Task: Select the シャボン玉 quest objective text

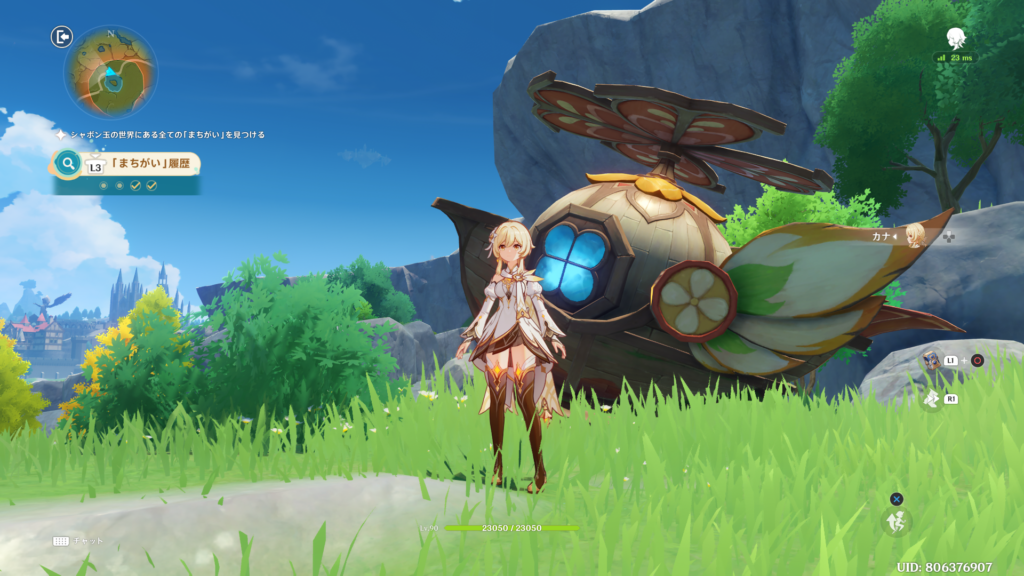Action: pyautogui.click(x=166, y=134)
